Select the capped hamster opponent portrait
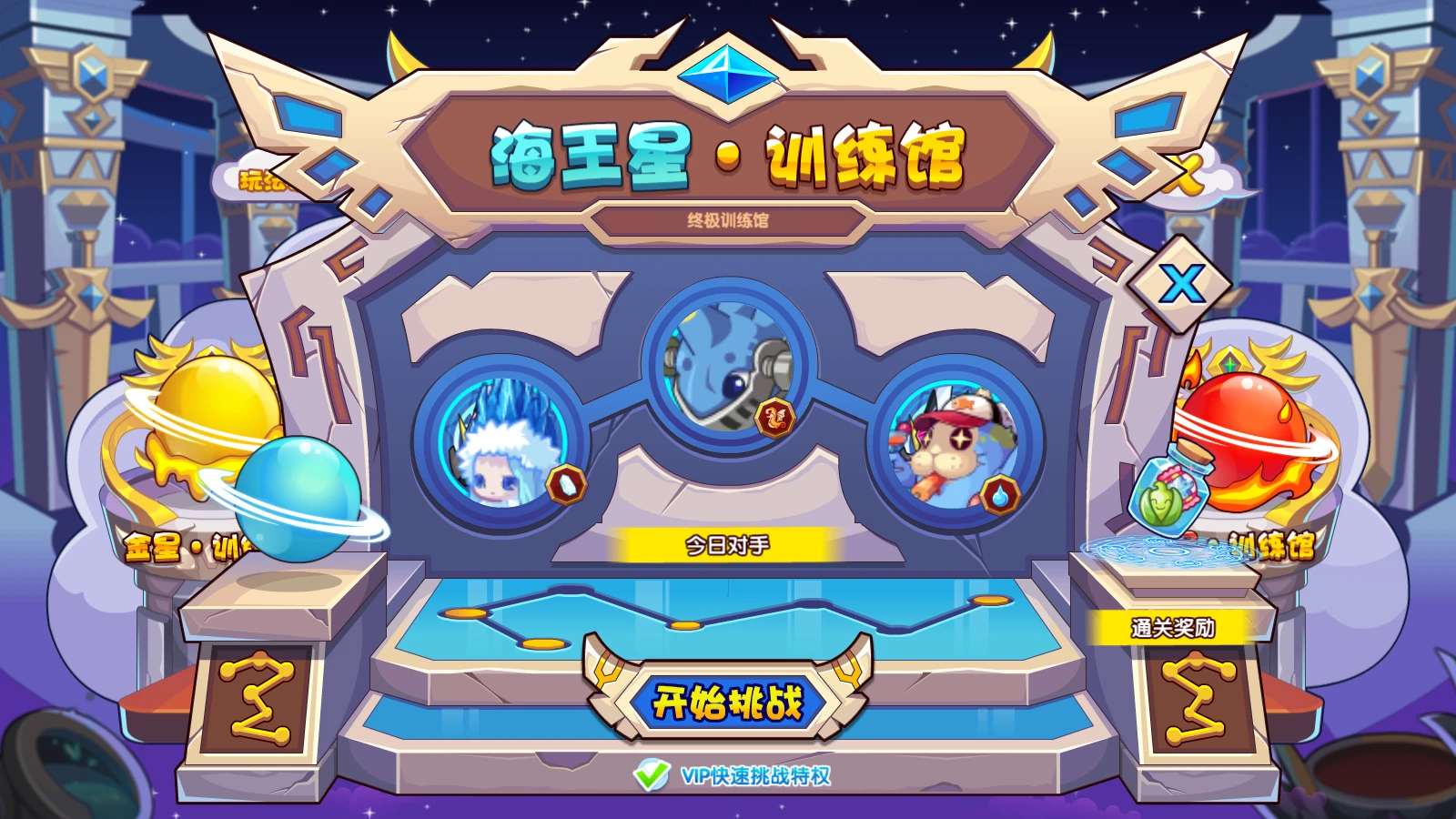The height and width of the screenshot is (819, 1456). point(951,446)
